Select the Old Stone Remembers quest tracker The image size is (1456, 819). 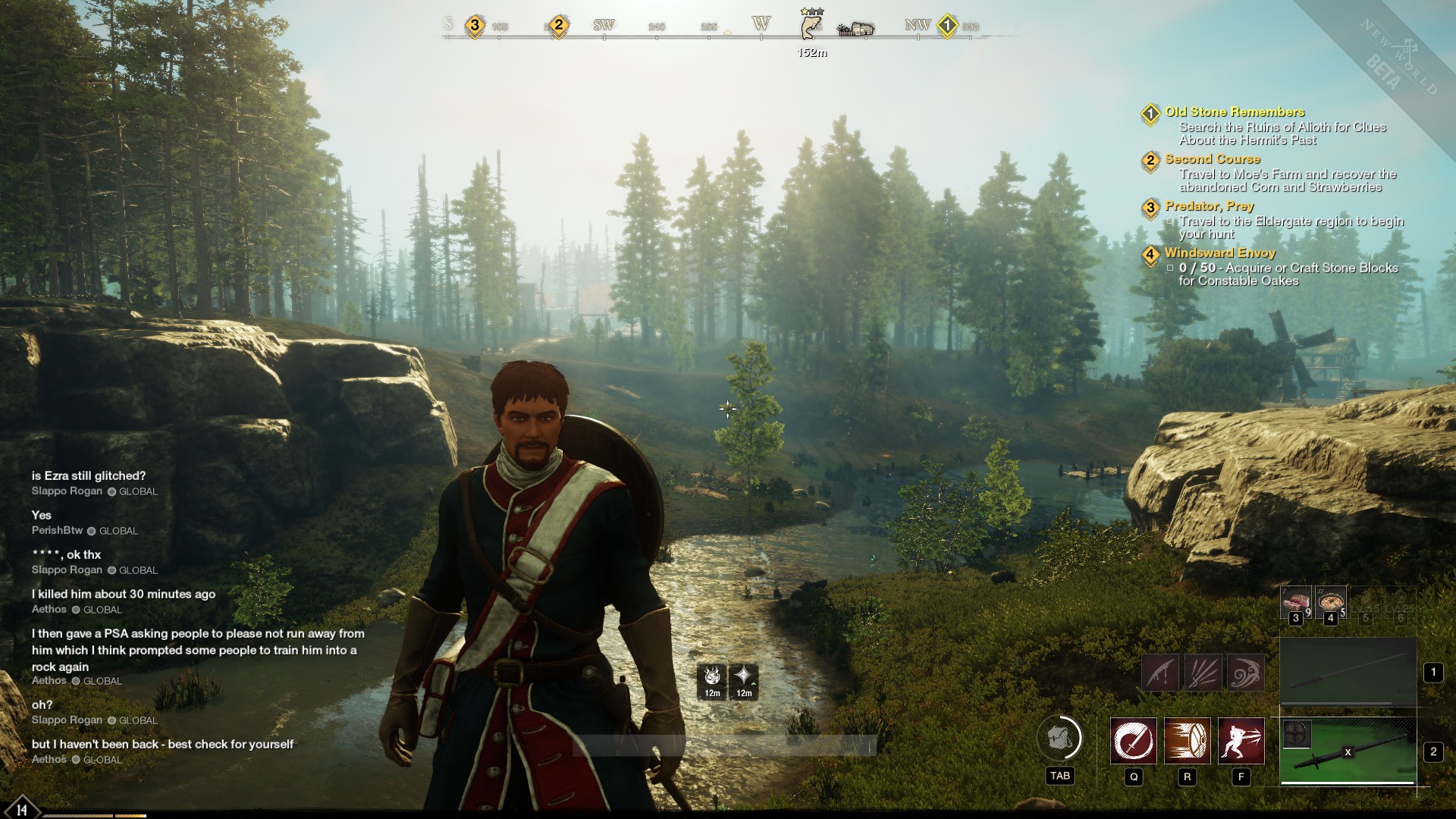tap(1235, 112)
